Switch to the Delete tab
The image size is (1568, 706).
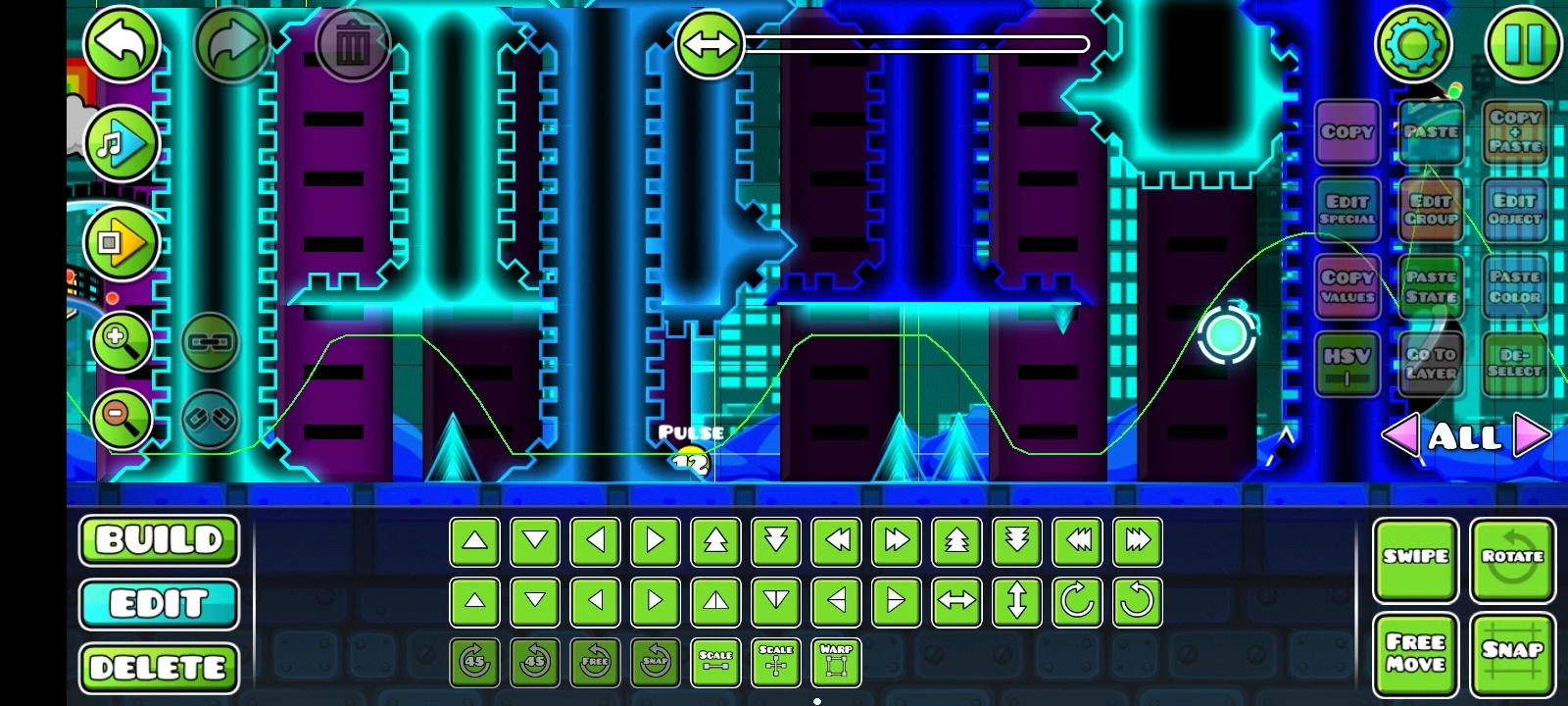tap(158, 668)
